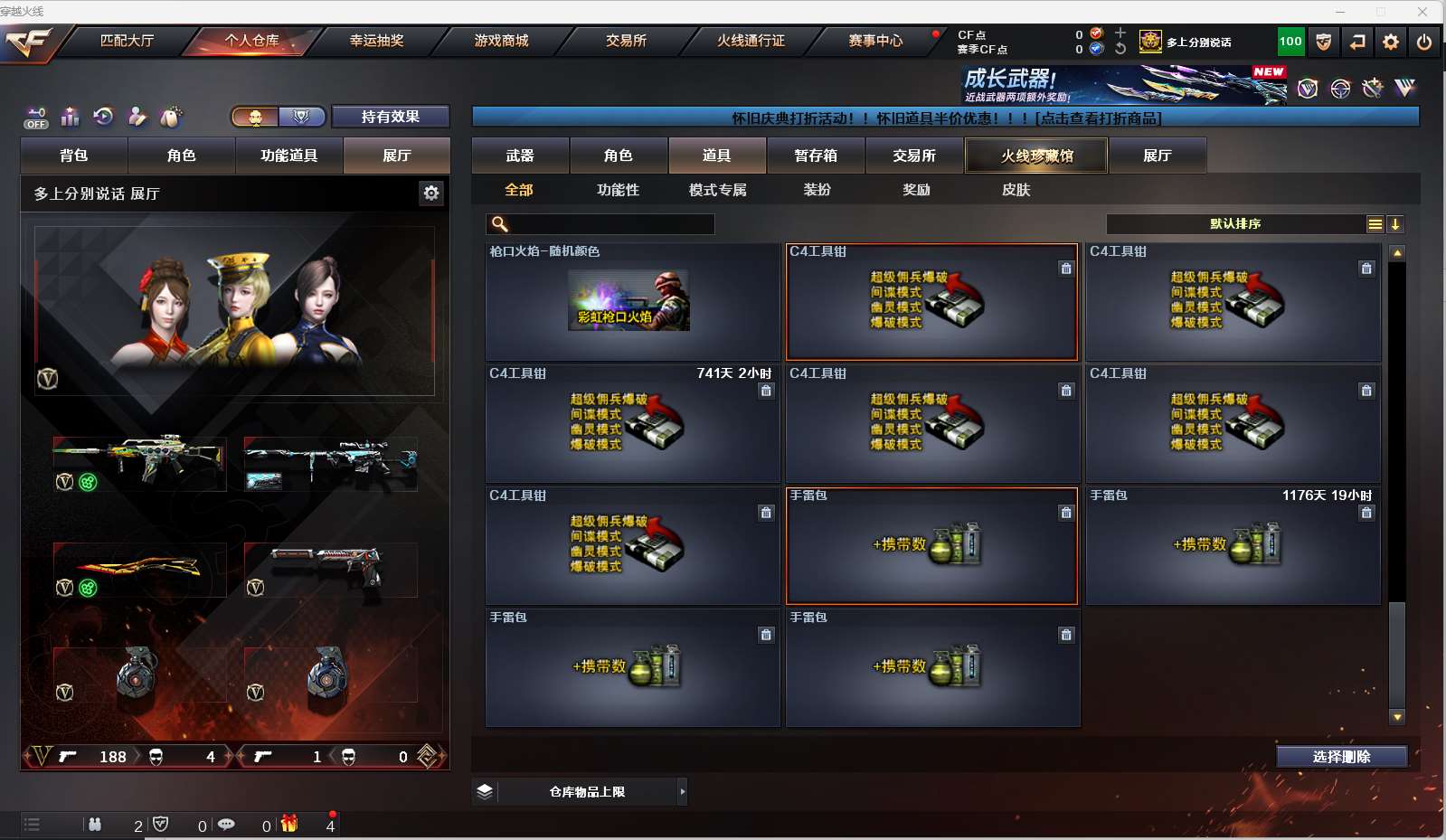Screen dimensions: 1446x840
Task: Filter items by 功能性 category
Action: click(x=618, y=190)
